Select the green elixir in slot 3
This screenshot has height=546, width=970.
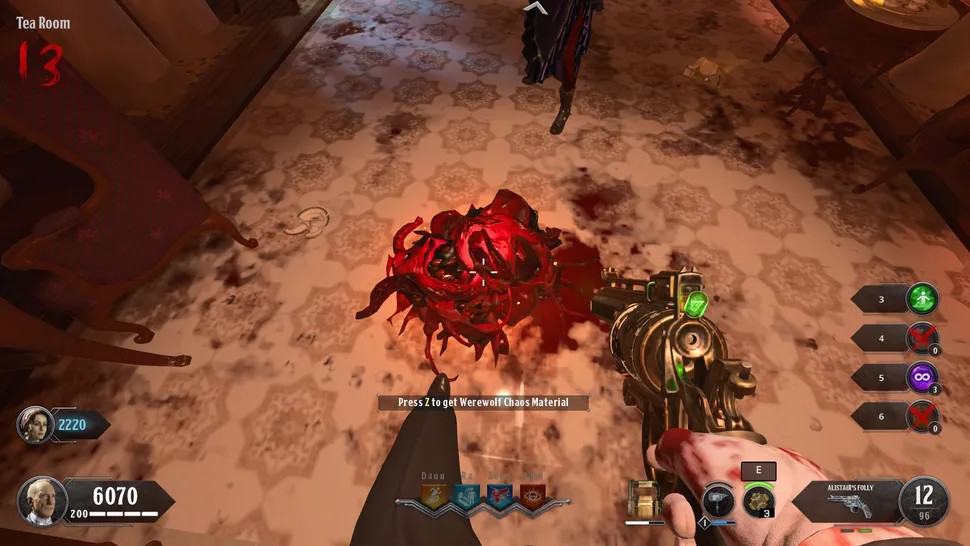tap(922, 298)
